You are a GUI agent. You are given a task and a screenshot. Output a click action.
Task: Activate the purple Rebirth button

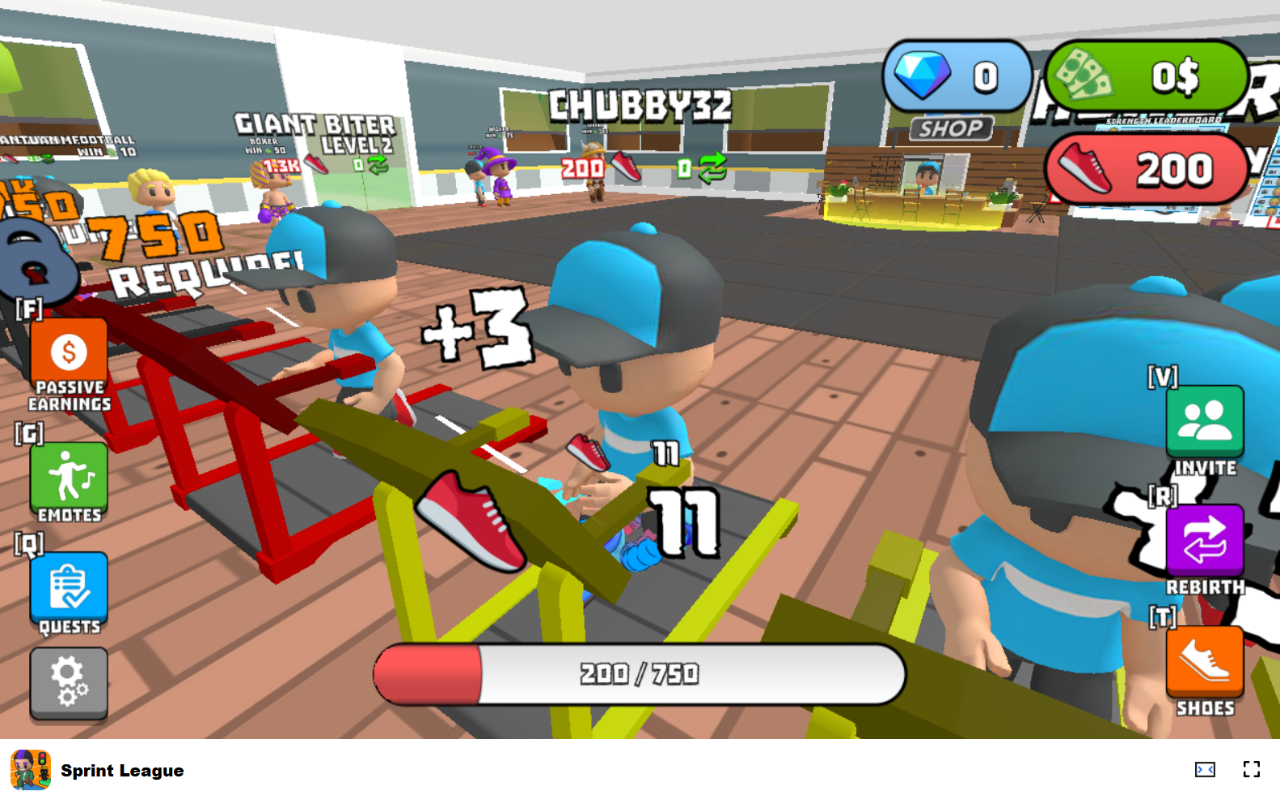pyautogui.click(x=1205, y=542)
